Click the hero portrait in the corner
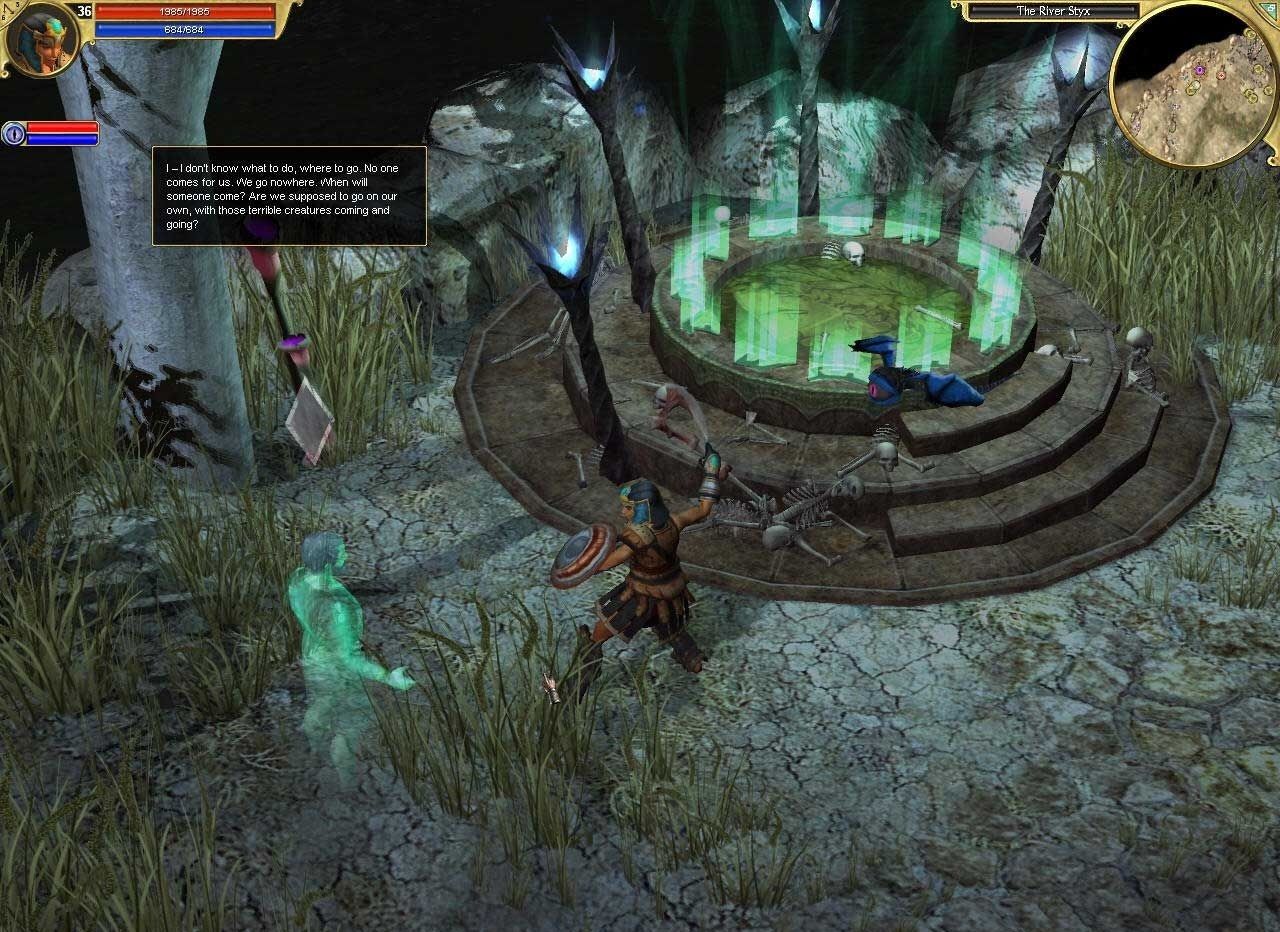 (x=41, y=39)
